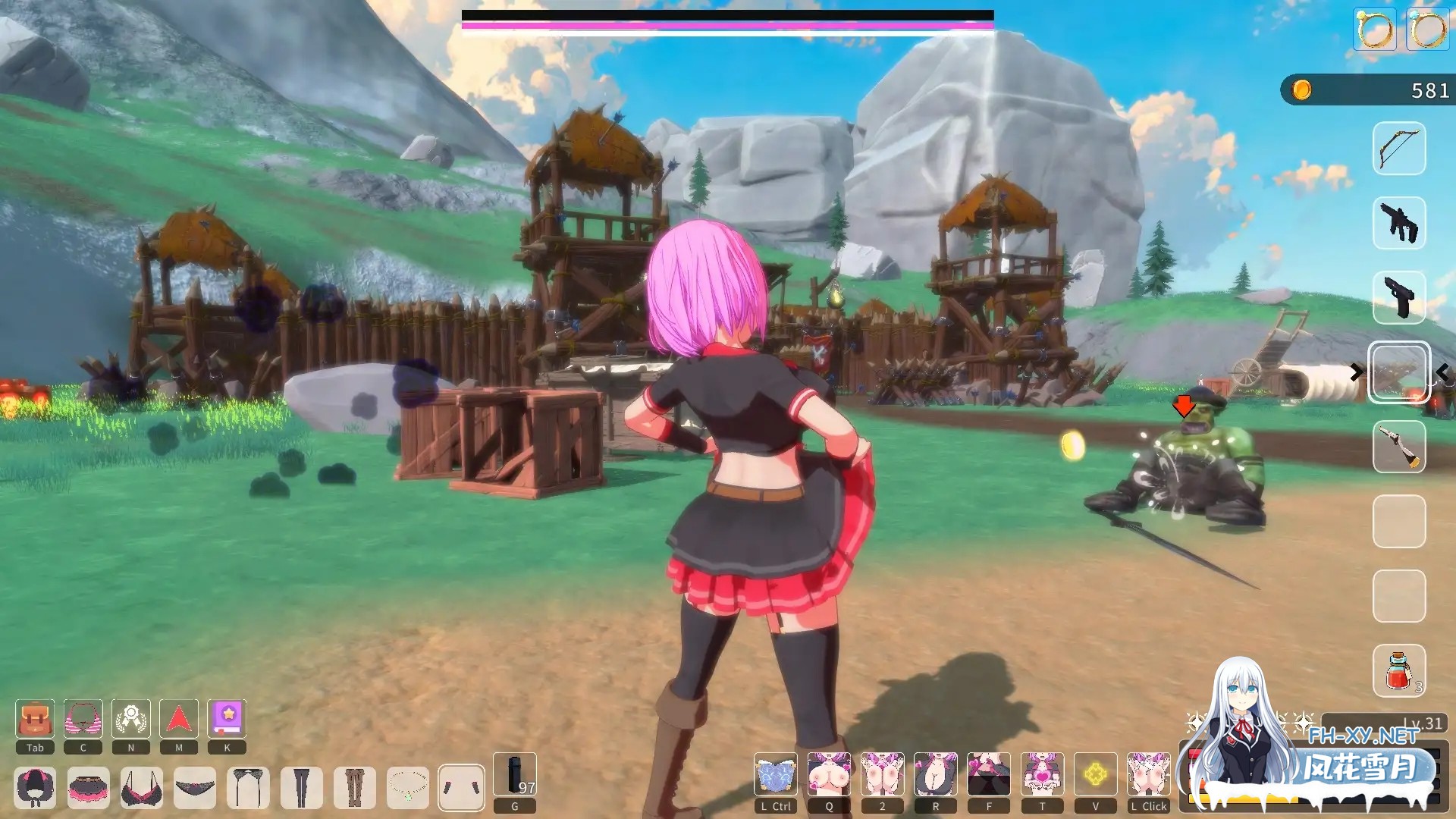Use the red health potion slot
Viewport: 1456px width, 819px height.
(1399, 671)
